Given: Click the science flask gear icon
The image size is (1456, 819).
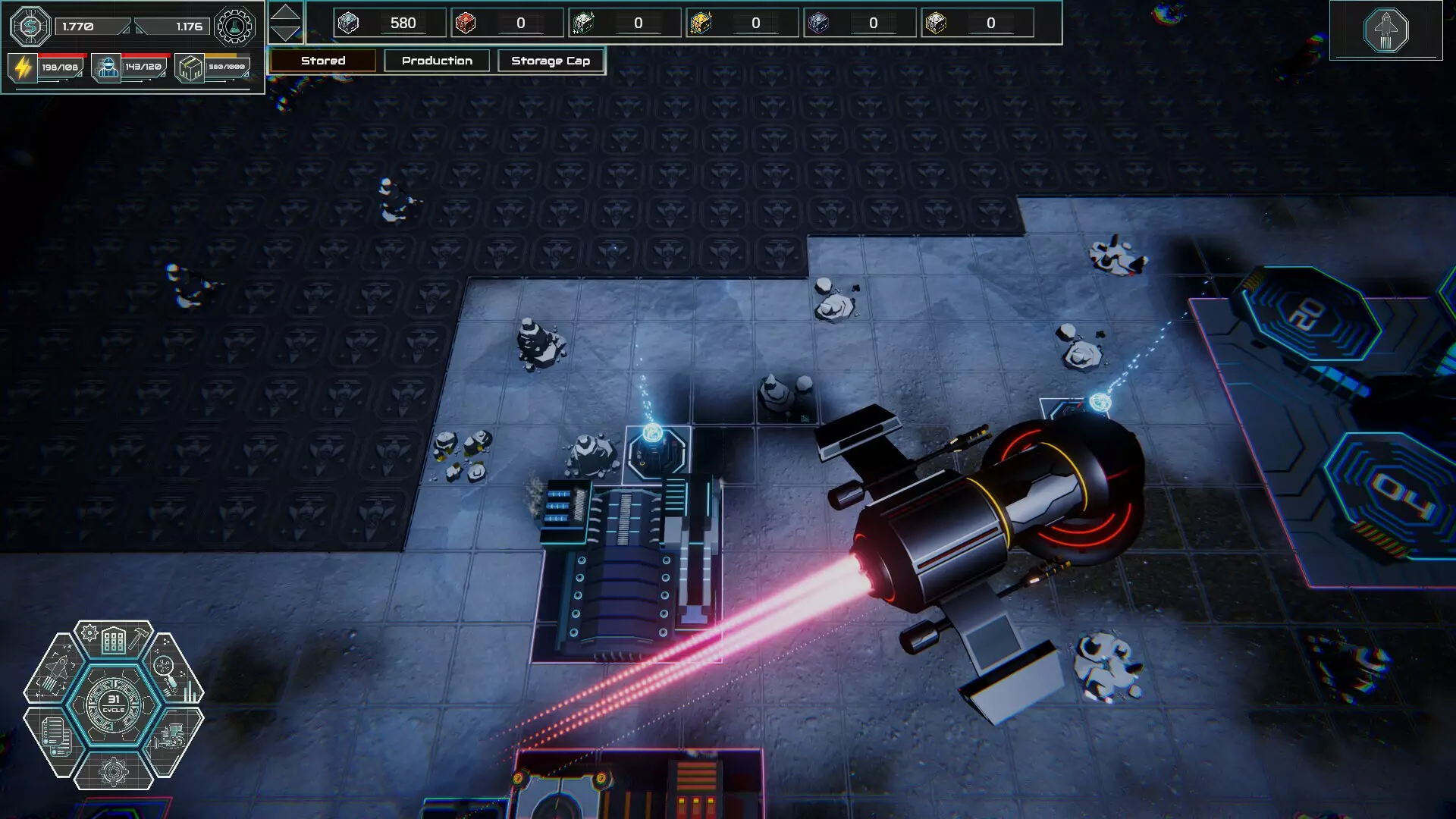Looking at the screenshot, I should tap(235, 27).
